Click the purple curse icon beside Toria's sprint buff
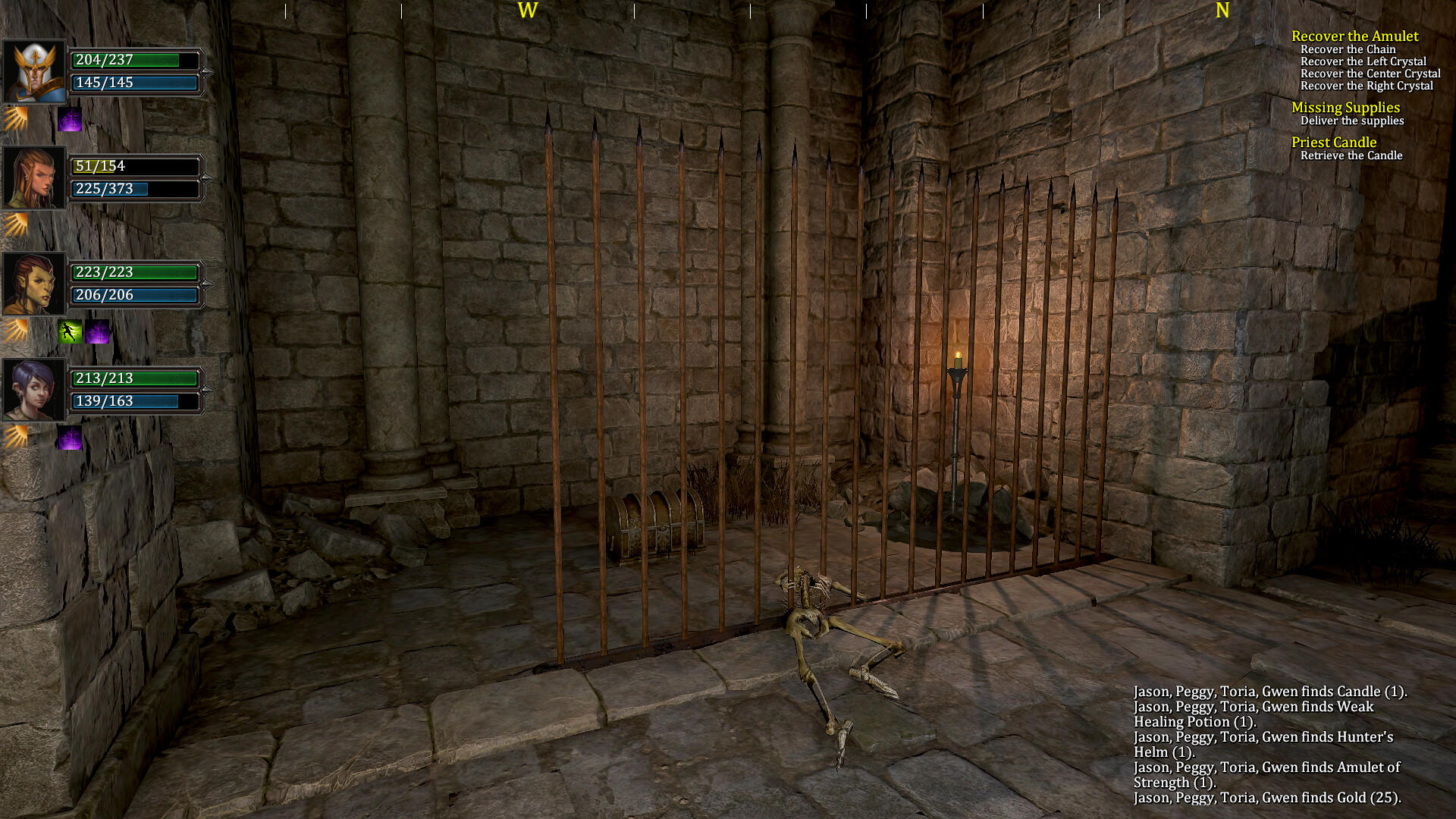Screen dimensions: 1456x819 click(97, 332)
